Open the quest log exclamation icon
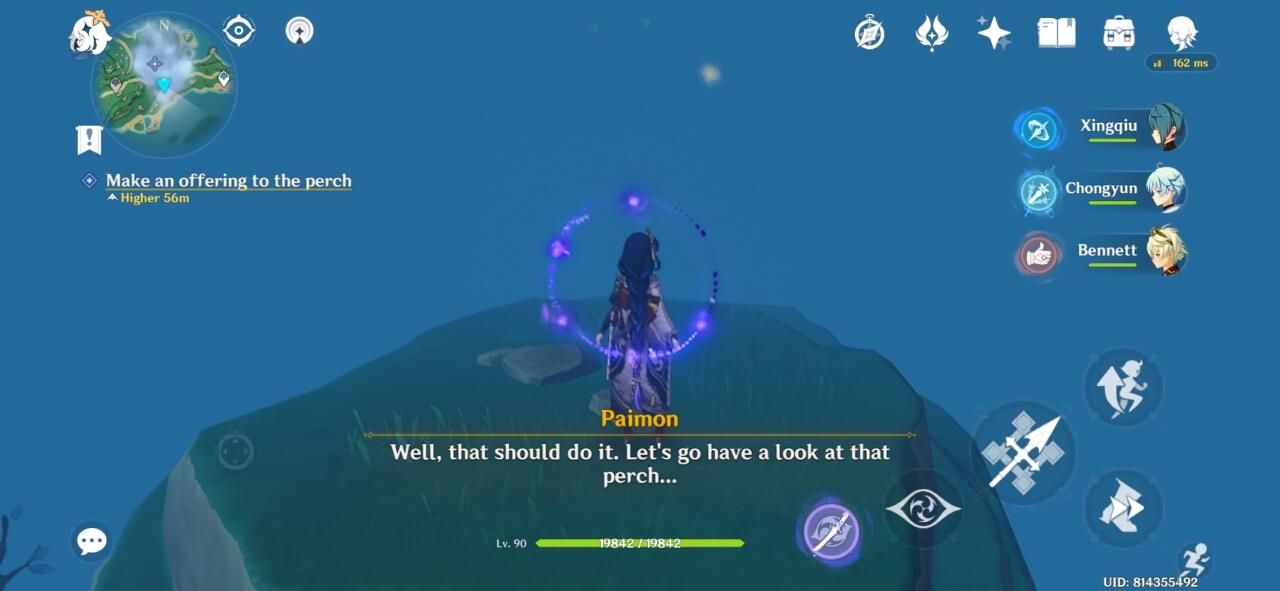The height and width of the screenshot is (591, 1280). (89, 139)
